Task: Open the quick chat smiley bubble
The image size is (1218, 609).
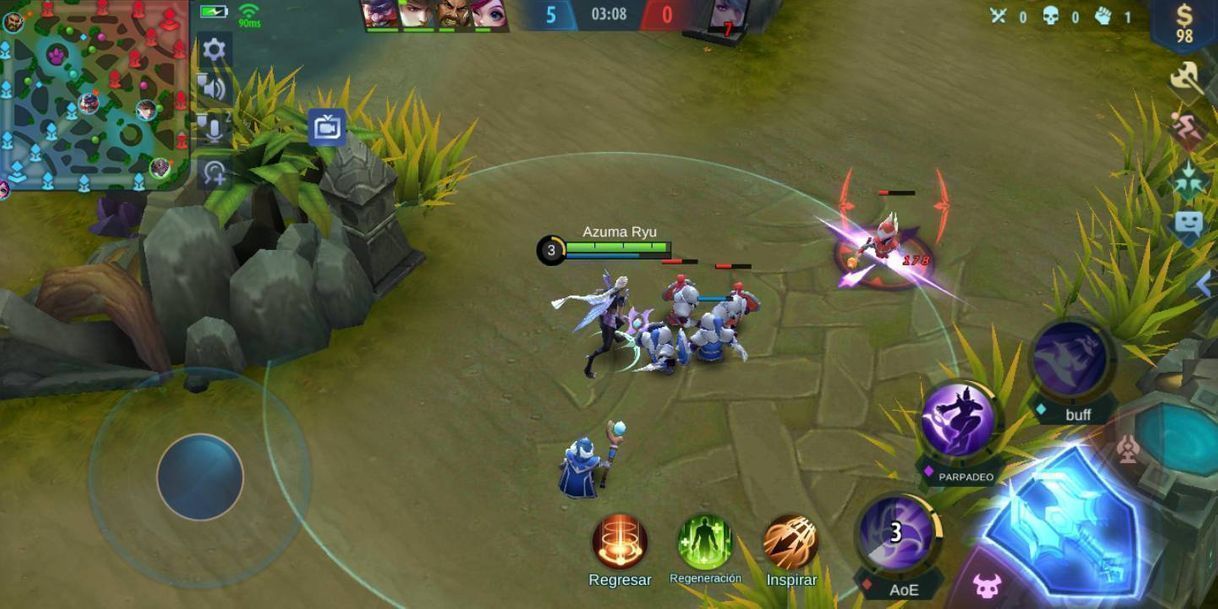Action: tap(1187, 224)
